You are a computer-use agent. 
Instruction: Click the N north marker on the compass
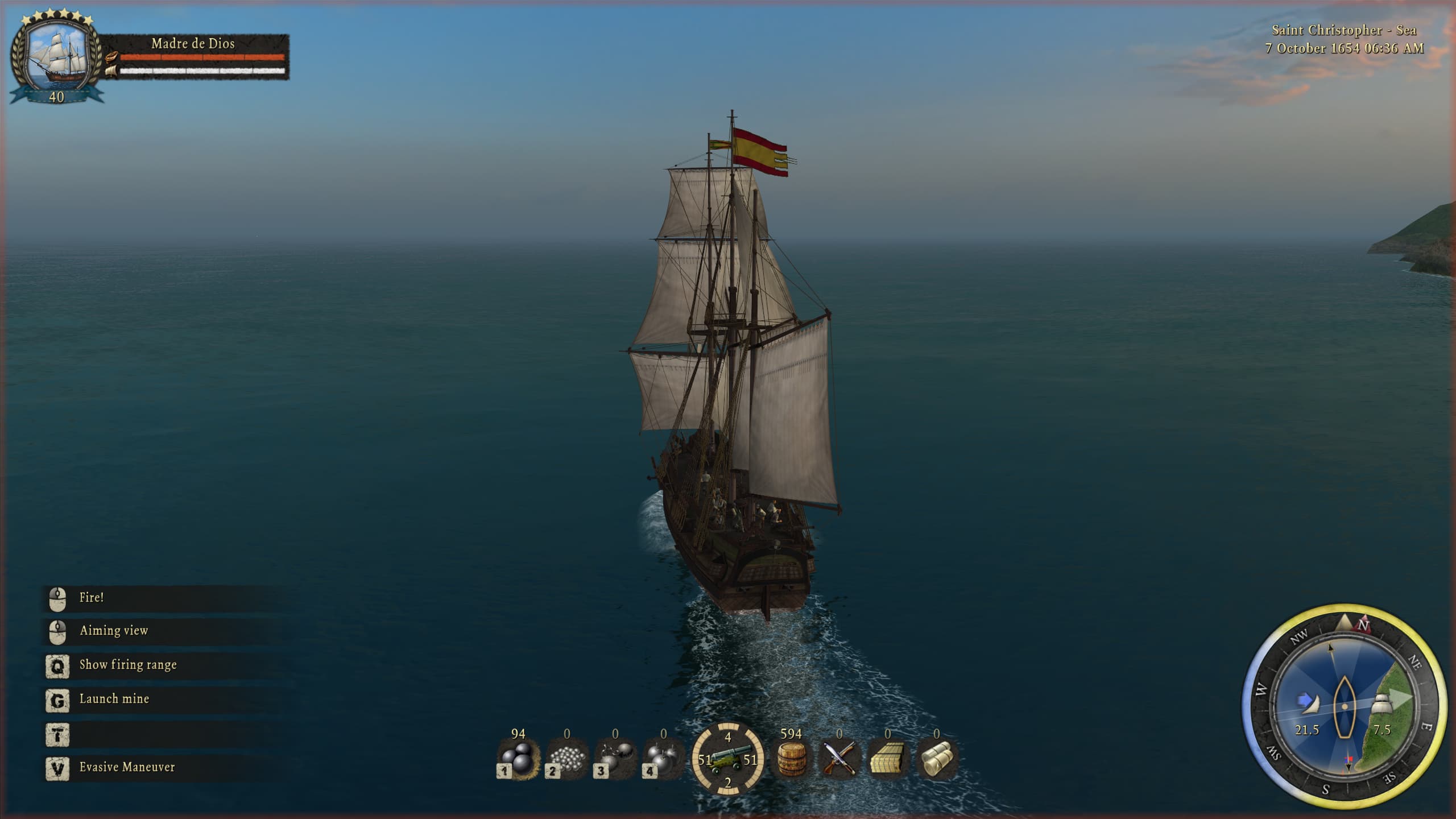click(x=1363, y=625)
